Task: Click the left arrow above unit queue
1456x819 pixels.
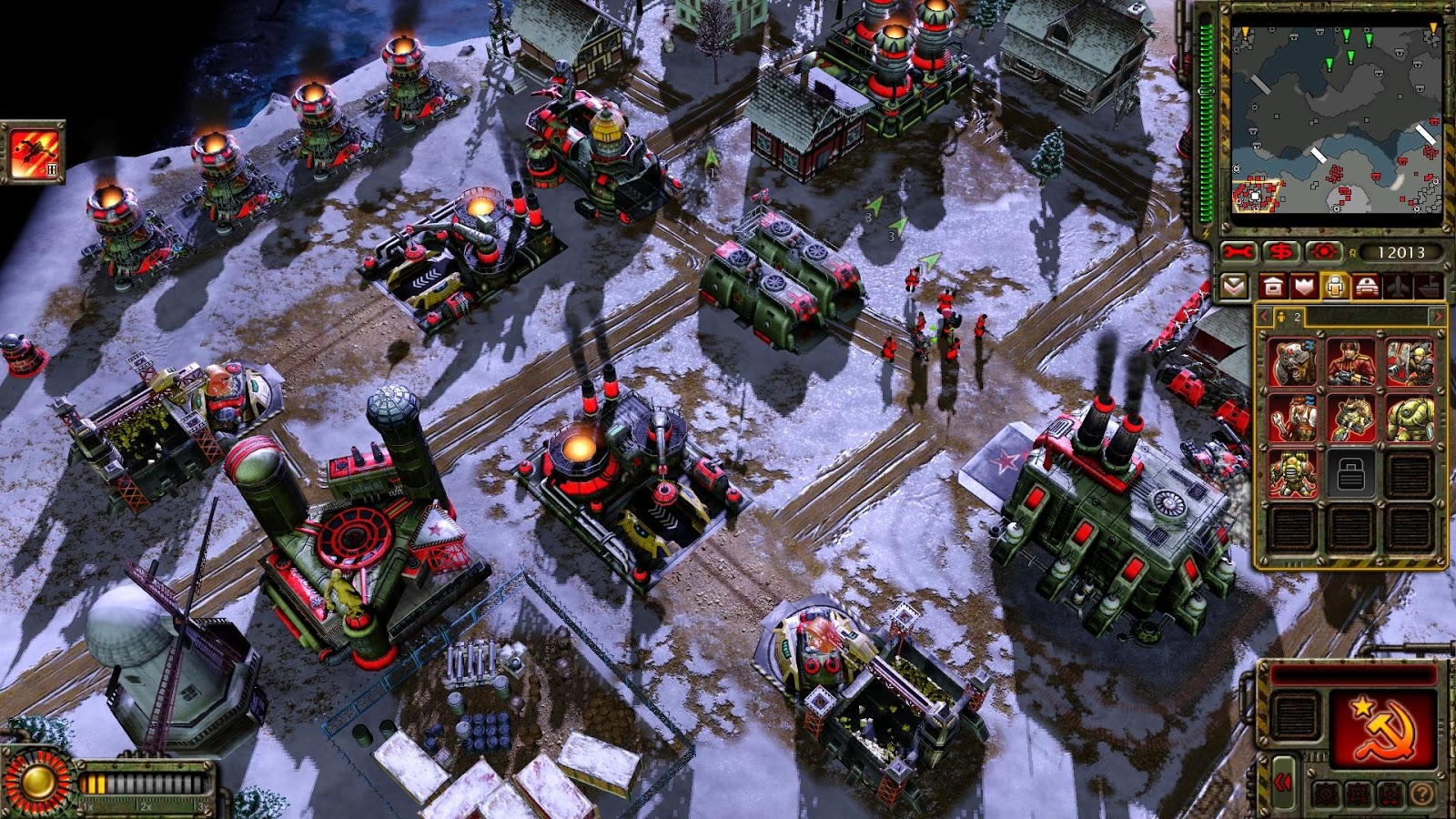Action: [x=1263, y=315]
